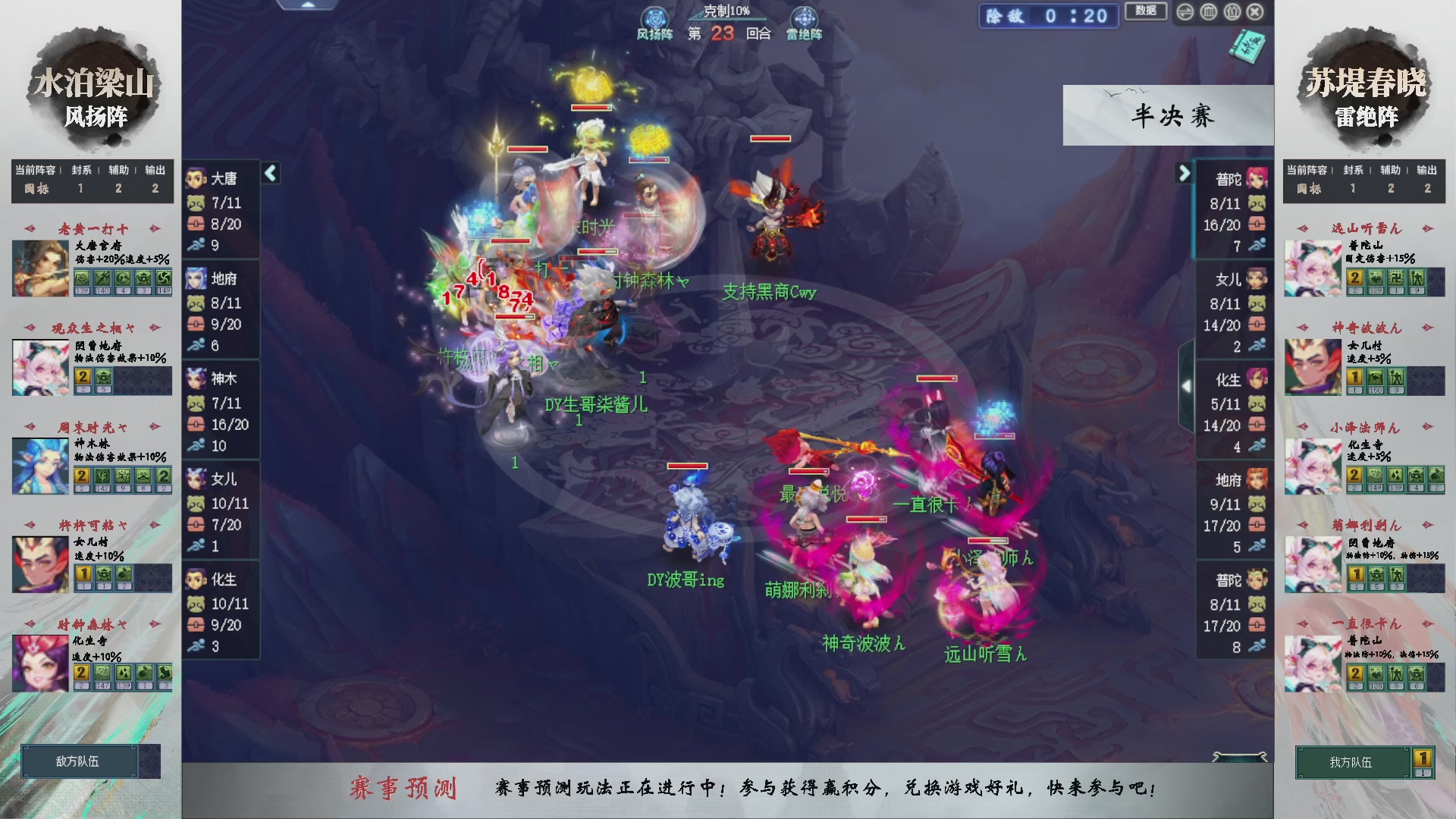Image resolution: width=1456 pixels, height=819 pixels.
Task: Toggle the 除敌 timer display
Action: click(x=1048, y=16)
